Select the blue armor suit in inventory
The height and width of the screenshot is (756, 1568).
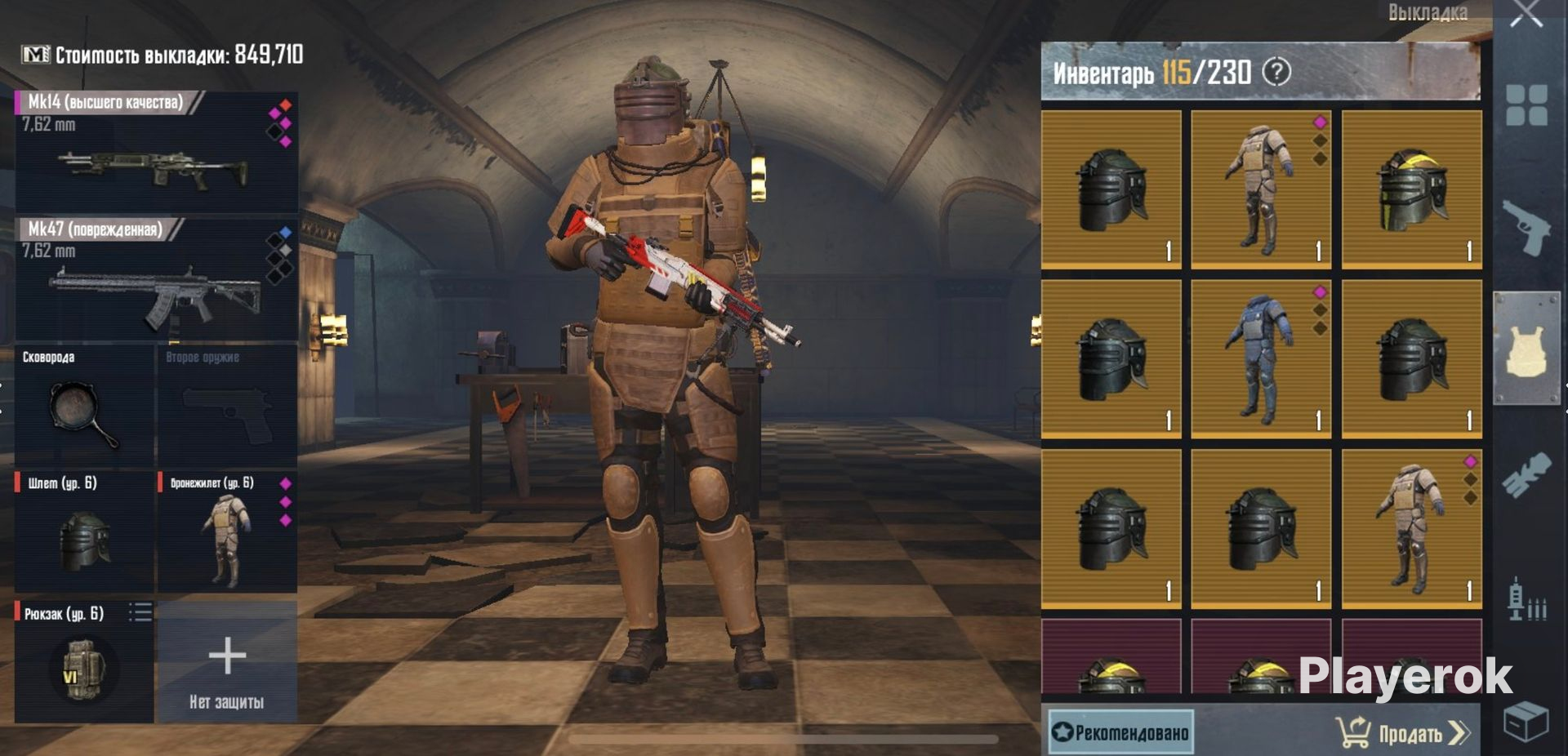pyautogui.click(x=1260, y=359)
